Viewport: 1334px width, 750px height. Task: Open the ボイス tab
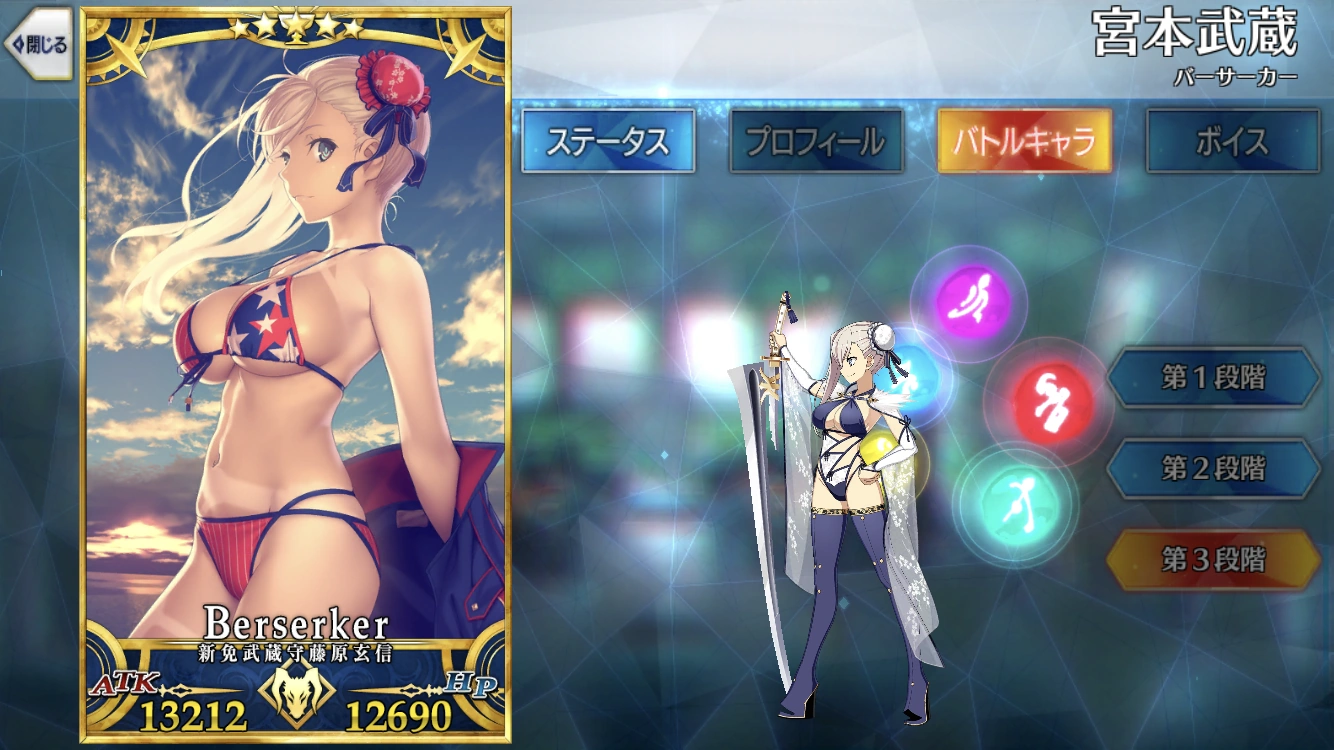click(x=1233, y=141)
